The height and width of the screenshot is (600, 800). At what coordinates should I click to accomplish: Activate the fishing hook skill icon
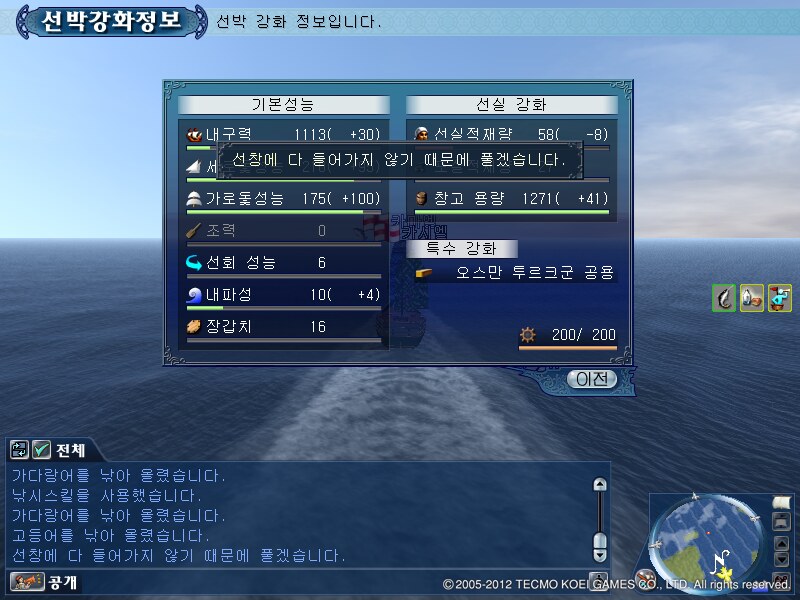(x=725, y=297)
